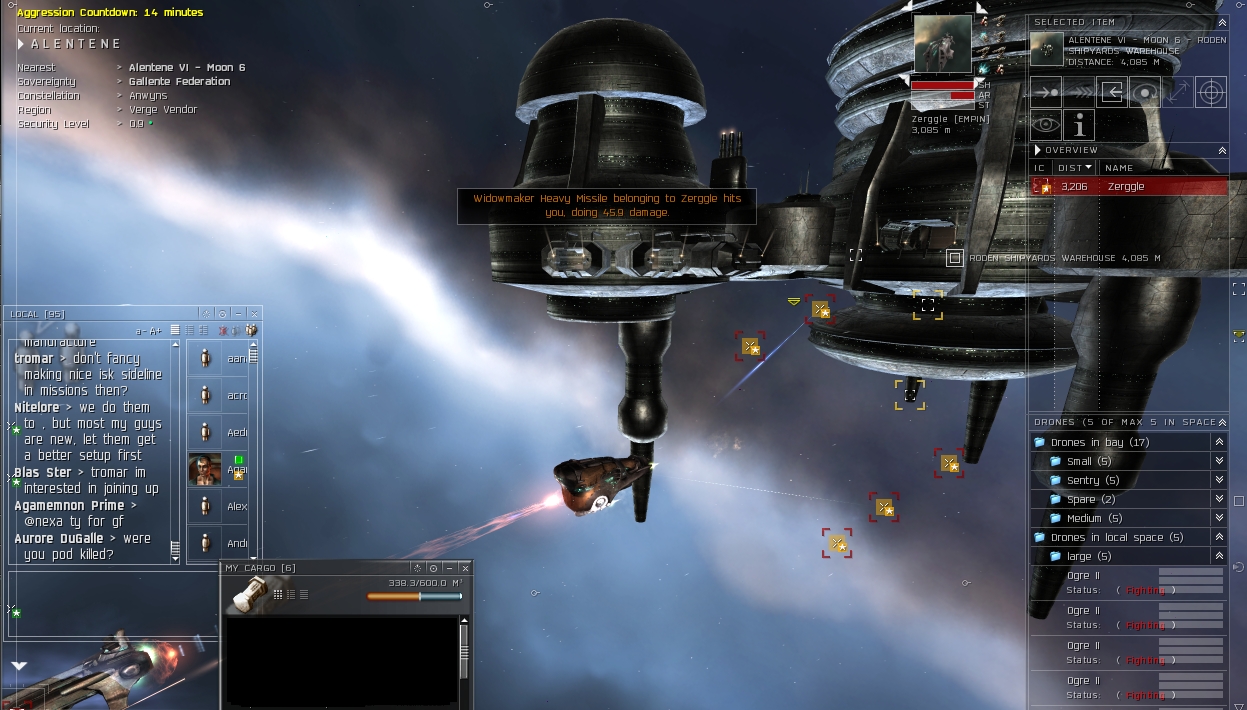Image resolution: width=1247 pixels, height=710 pixels.
Task: Sort overview by the DIST column header
Action: click(1075, 168)
